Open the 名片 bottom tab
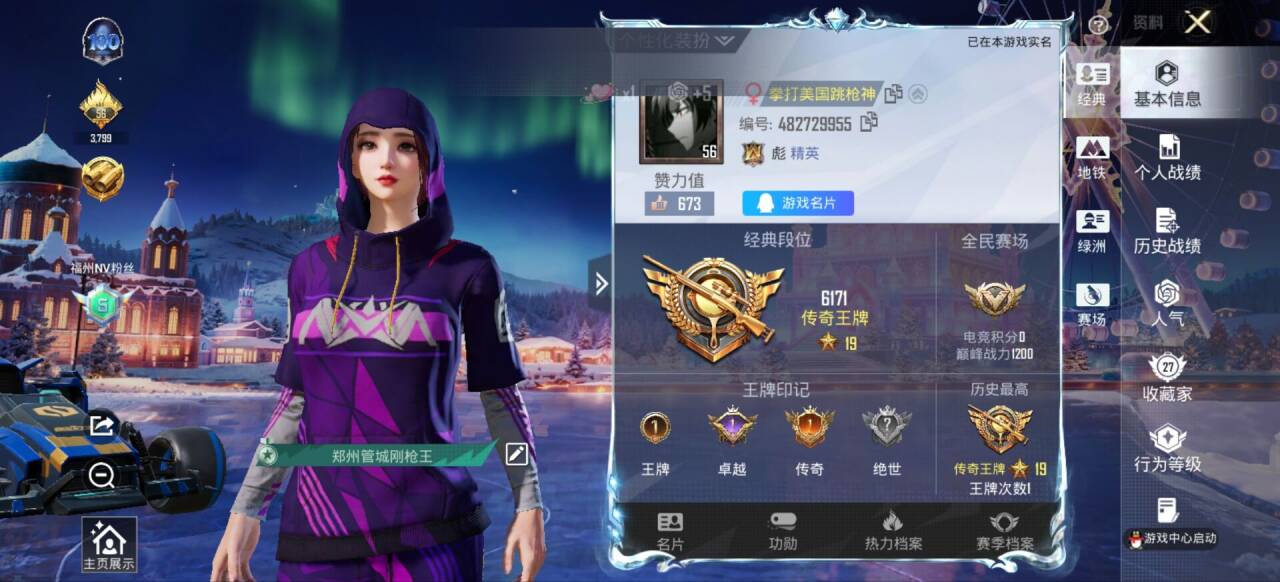This screenshot has height=582, width=1280. coord(670,531)
